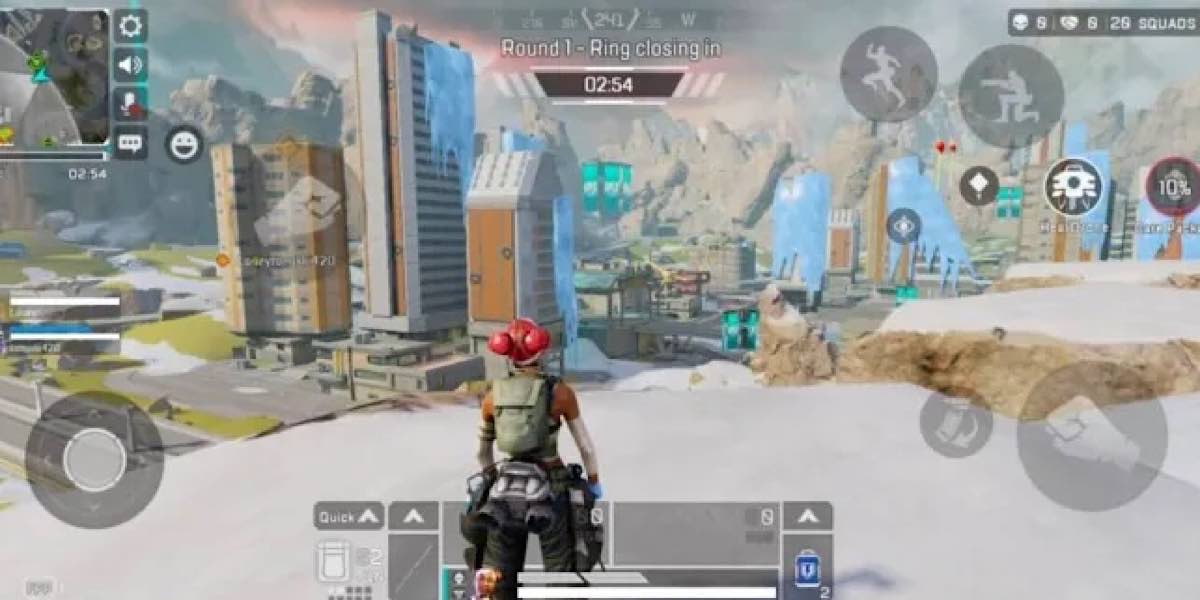Viewport: 1200px width, 600px height.
Task: Tap the virtual movement joystick
Action: [x=94, y=459]
